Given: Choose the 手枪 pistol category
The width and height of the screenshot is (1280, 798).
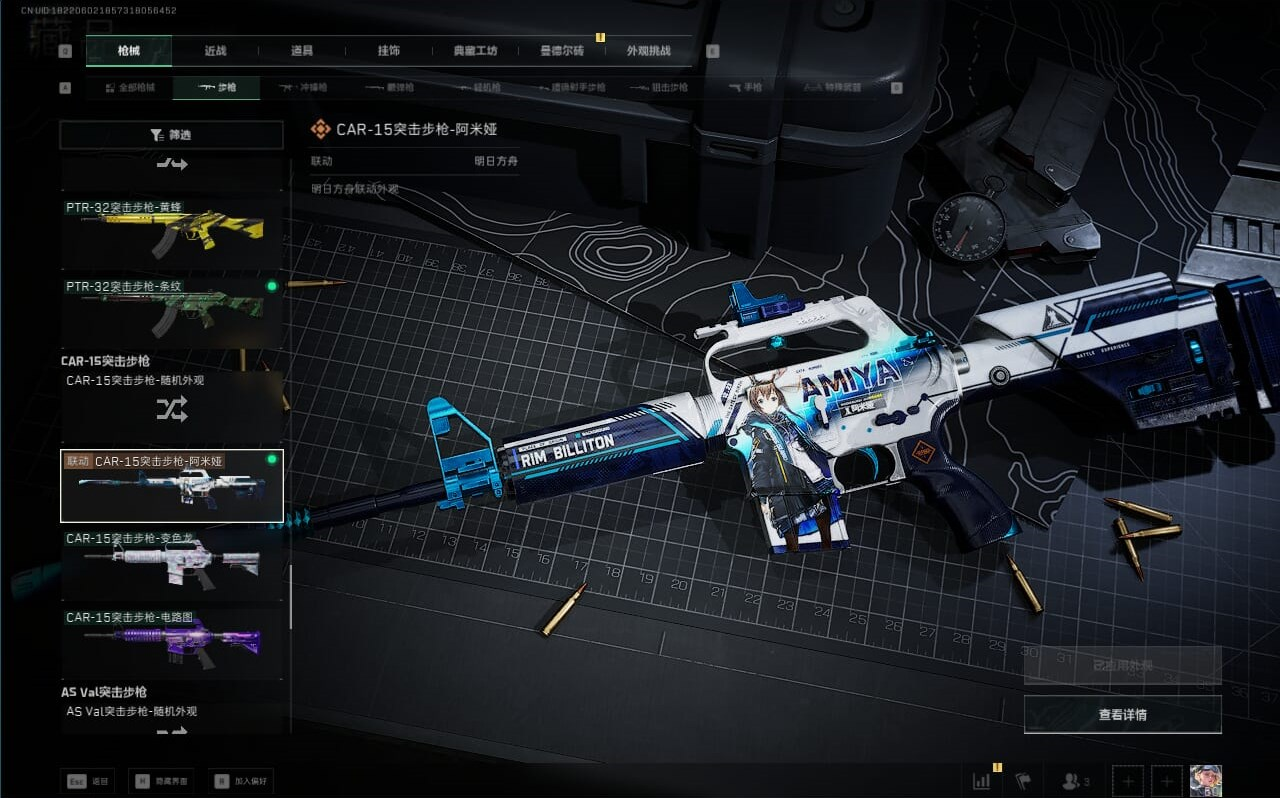Looking at the screenshot, I should tap(745, 88).
